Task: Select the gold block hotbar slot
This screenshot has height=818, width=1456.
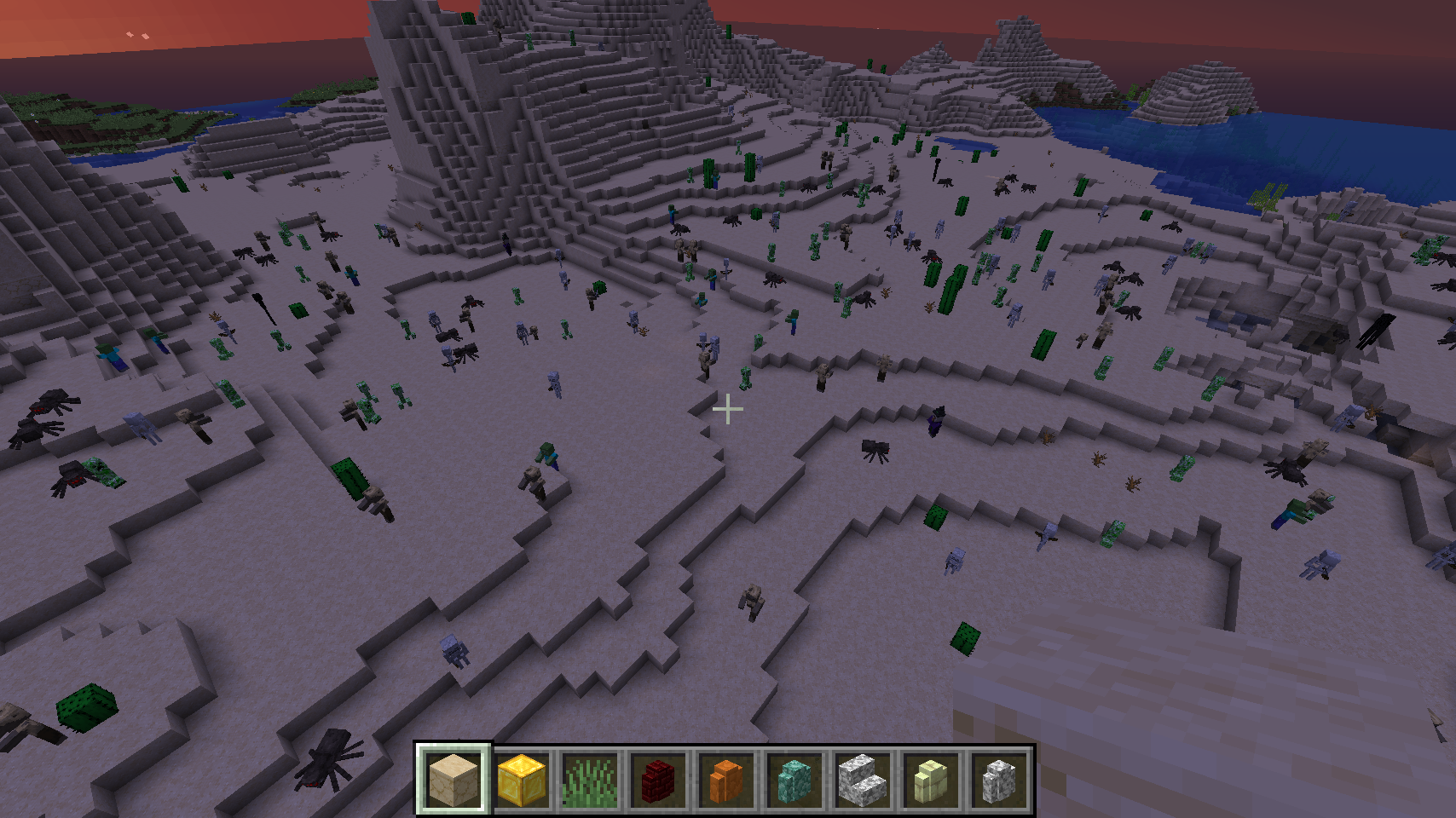Action: [x=521, y=779]
